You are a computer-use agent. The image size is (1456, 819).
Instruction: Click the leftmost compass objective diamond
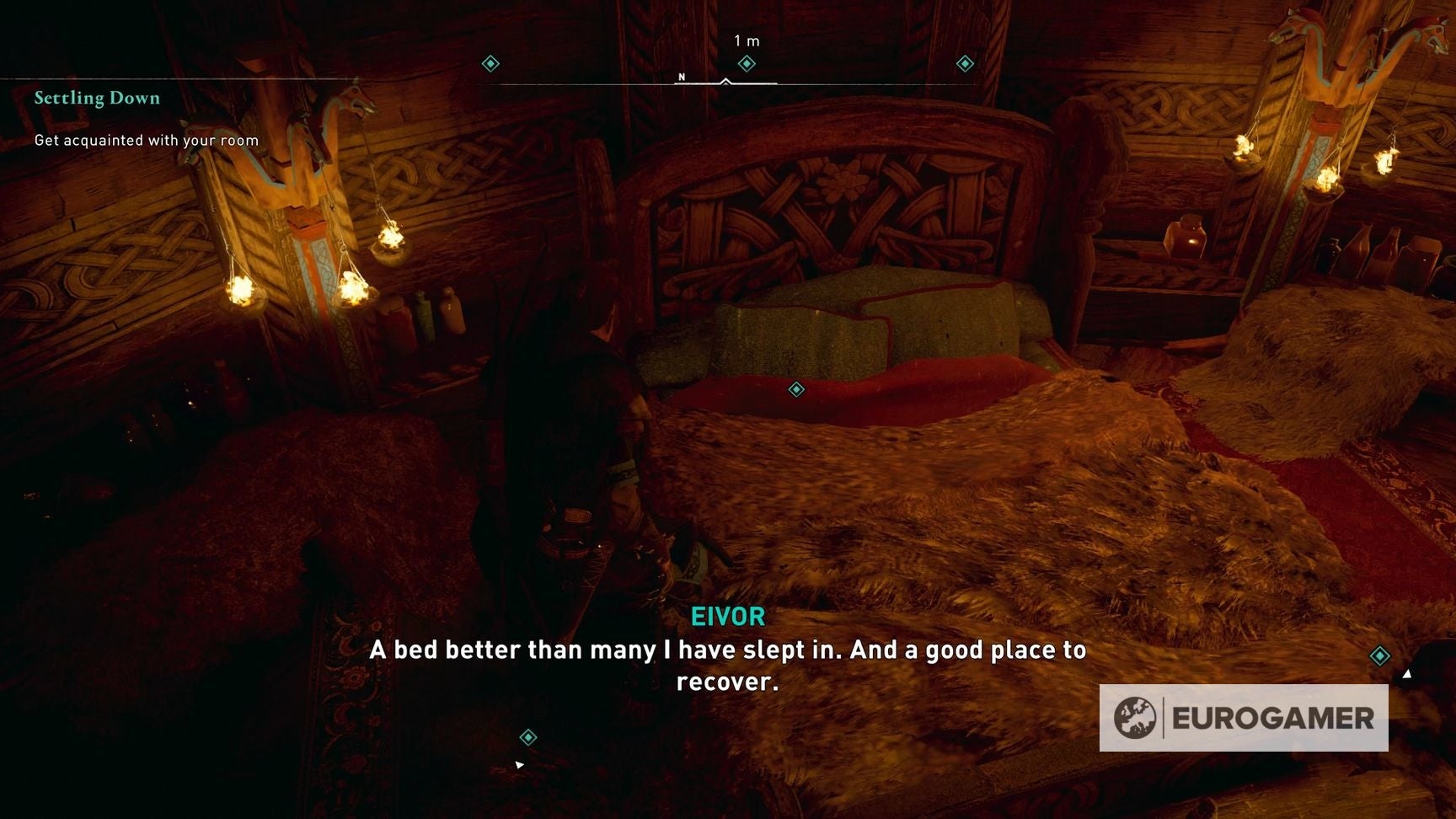coord(491,62)
